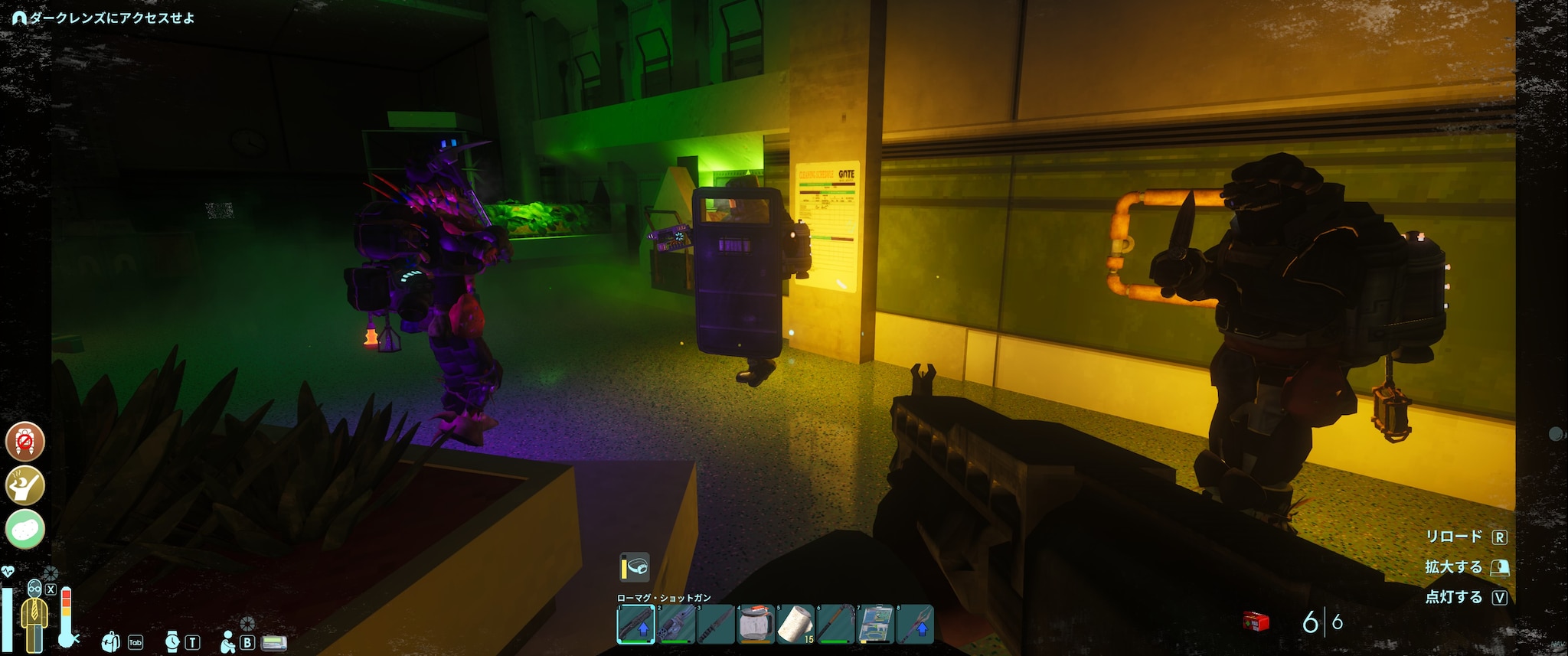Click the sitting person icon
The height and width of the screenshot is (656, 1568).
[x=227, y=642]
